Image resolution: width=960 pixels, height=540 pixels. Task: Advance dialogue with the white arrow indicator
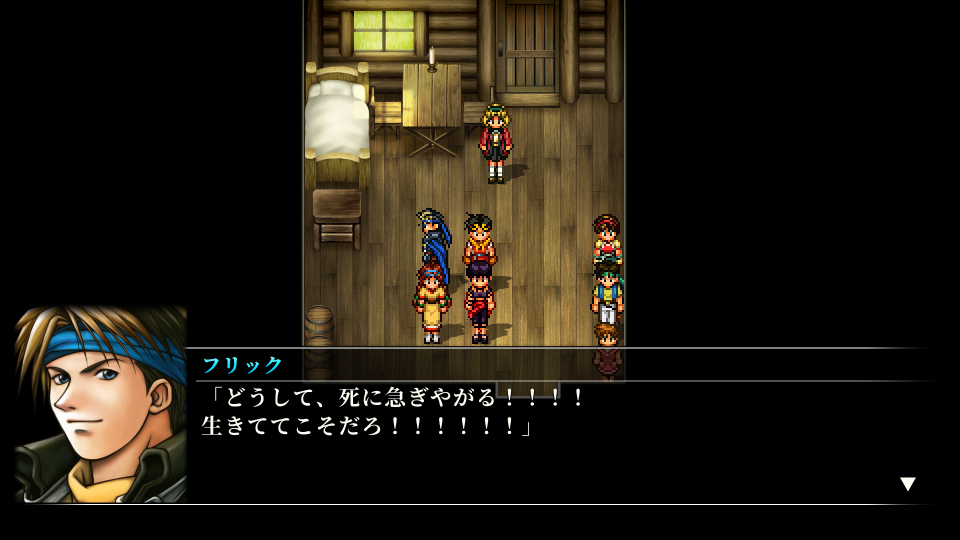coord(907,484)
